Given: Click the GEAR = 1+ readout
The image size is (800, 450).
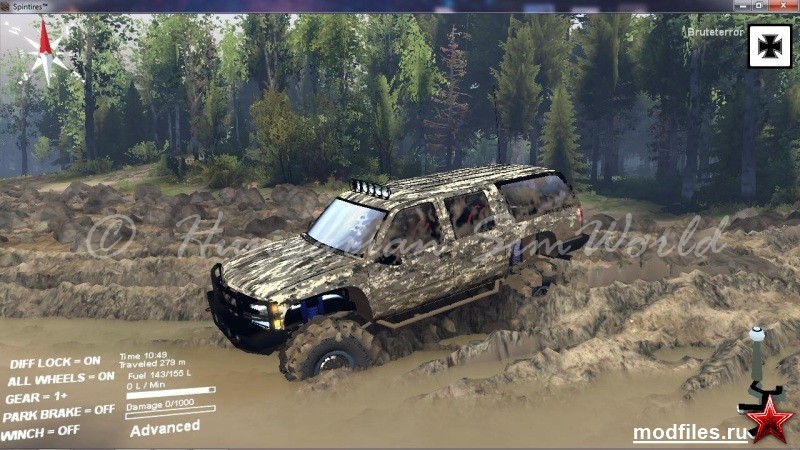Looking at the screenshot, I should pyautogui.click(x=37, y=396).
